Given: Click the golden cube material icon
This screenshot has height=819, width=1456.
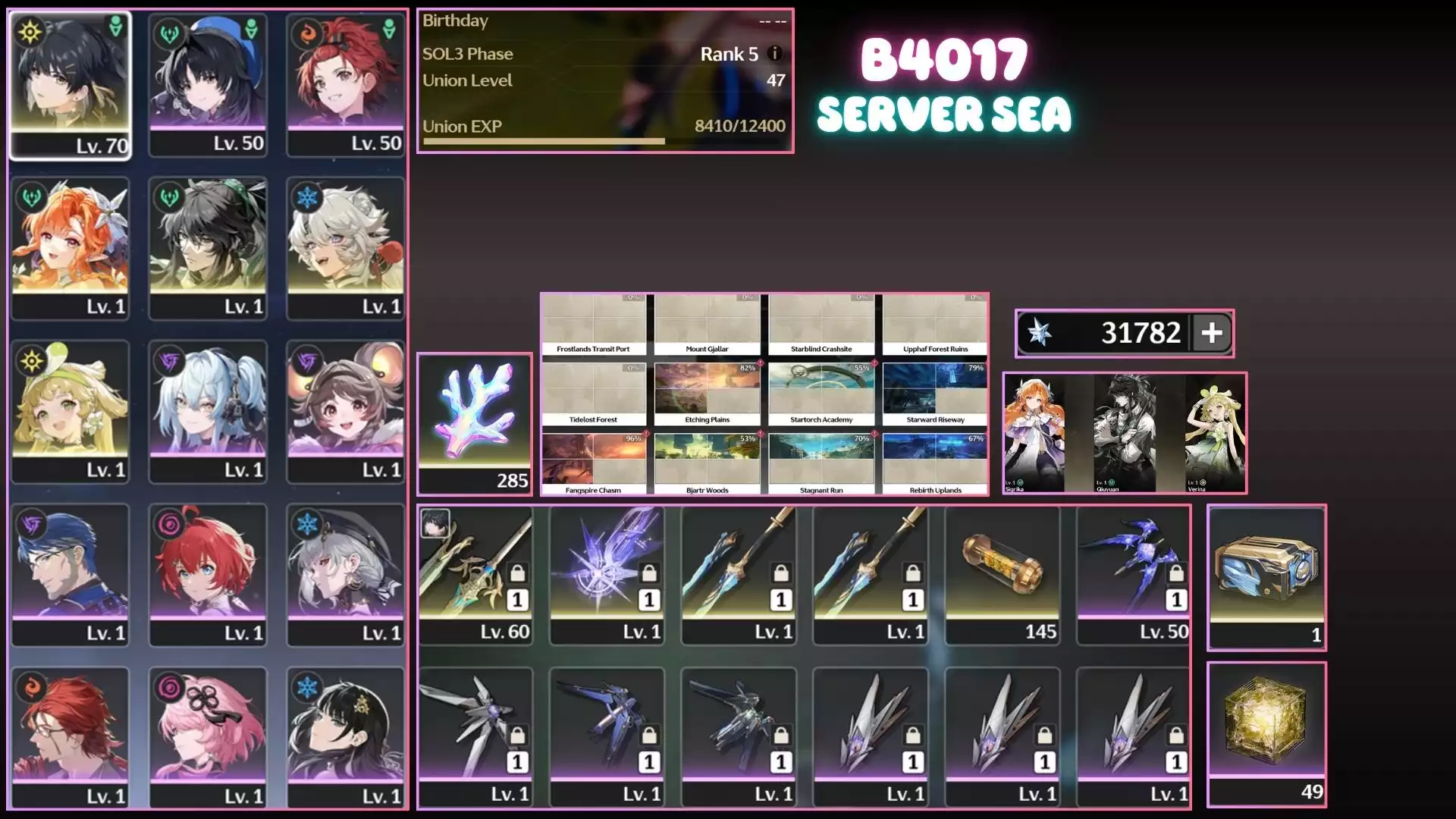Looking at the screenshot, I should point(1266,713).
